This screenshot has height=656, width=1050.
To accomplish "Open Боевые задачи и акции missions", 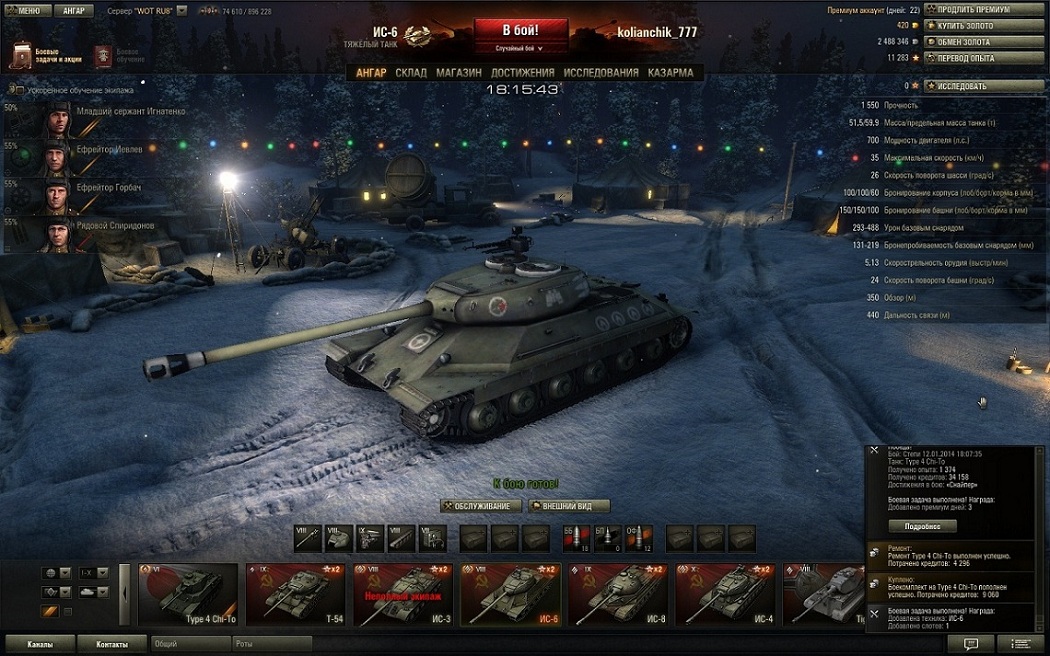I will pyautogui.click(x=46, y=55).
